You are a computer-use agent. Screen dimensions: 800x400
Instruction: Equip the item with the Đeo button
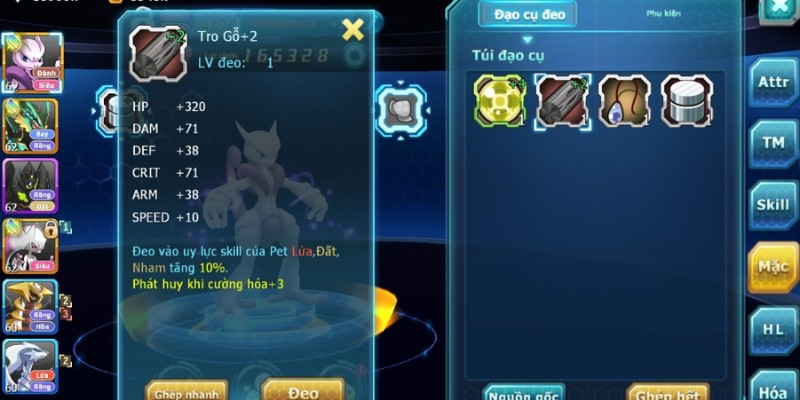(302, 389)
